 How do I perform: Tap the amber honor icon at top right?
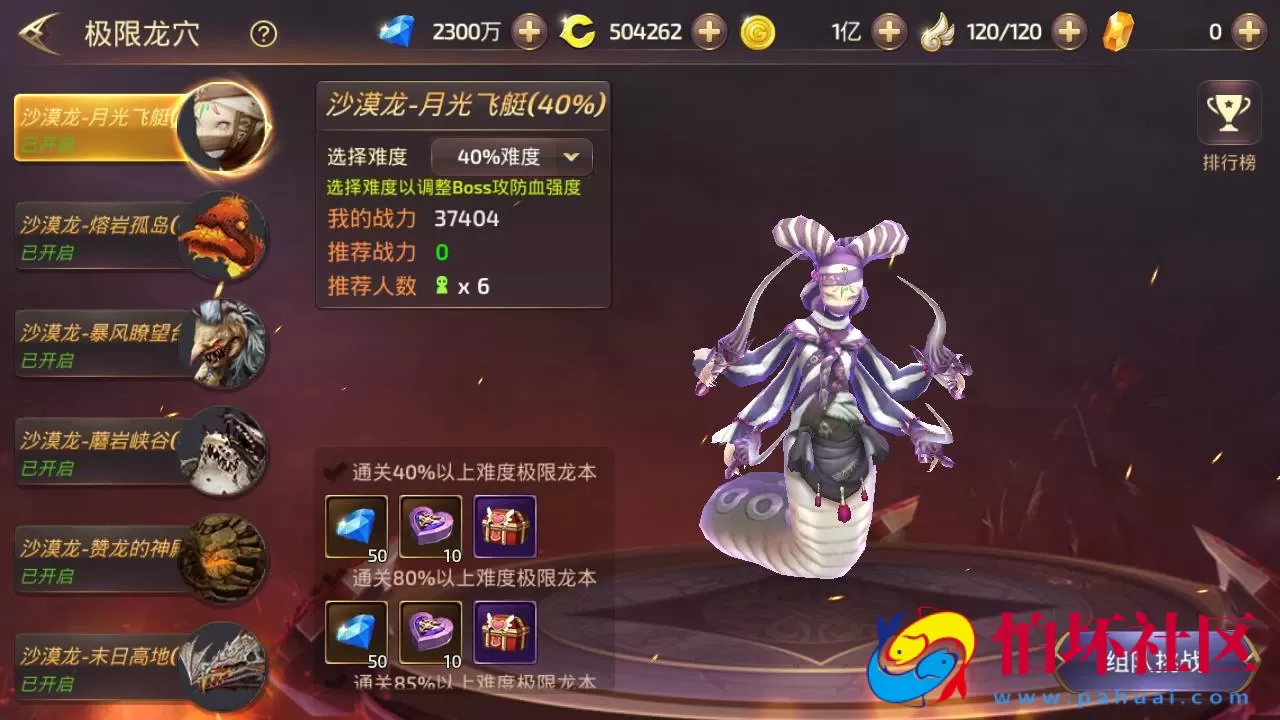click(1119, 31)
